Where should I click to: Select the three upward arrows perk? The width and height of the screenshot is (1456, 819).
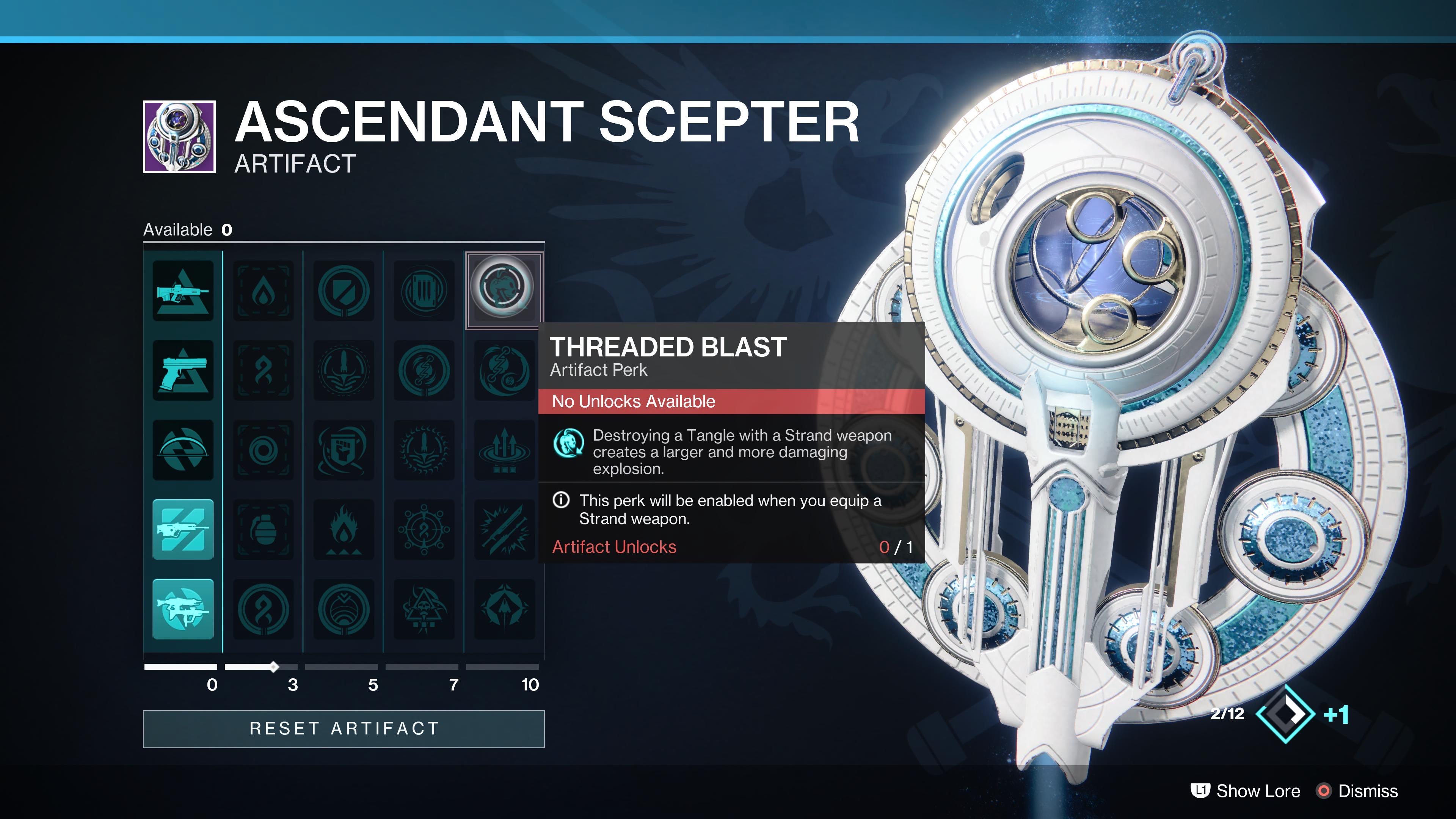(504, 450)
